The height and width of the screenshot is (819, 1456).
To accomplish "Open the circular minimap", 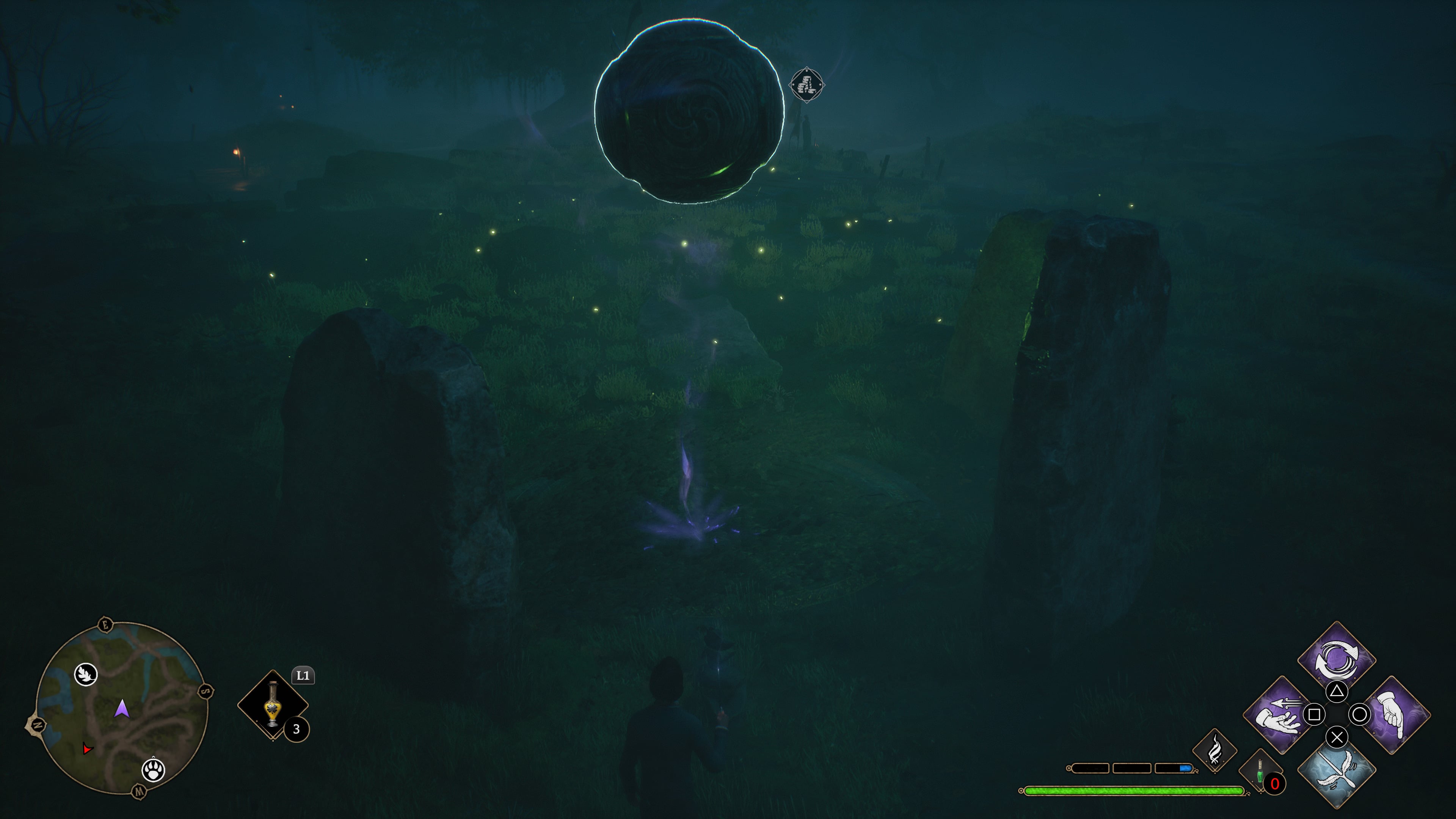I will [x=121, y=708].
